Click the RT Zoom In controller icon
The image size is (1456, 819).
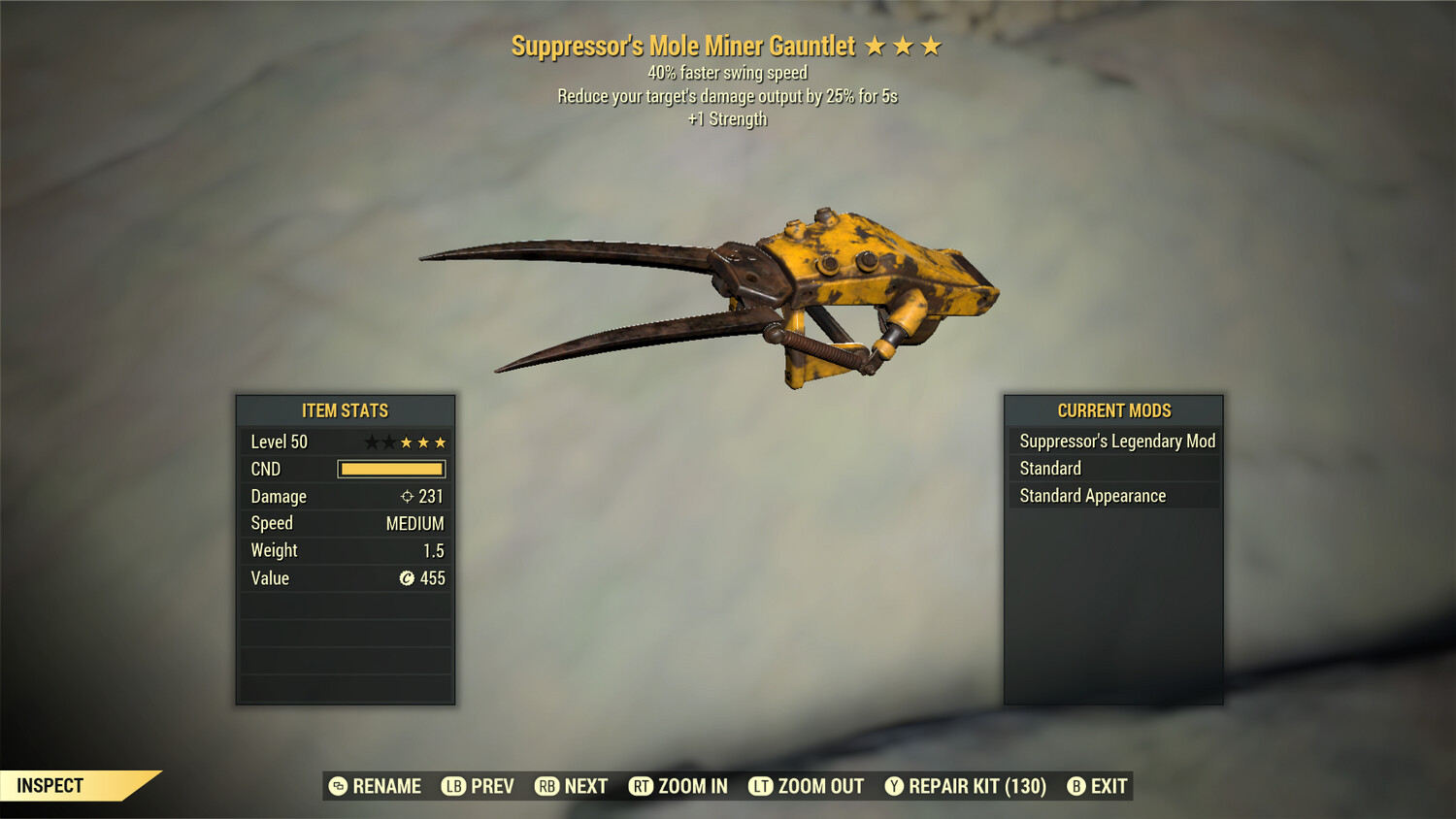(x=643, y=786)
